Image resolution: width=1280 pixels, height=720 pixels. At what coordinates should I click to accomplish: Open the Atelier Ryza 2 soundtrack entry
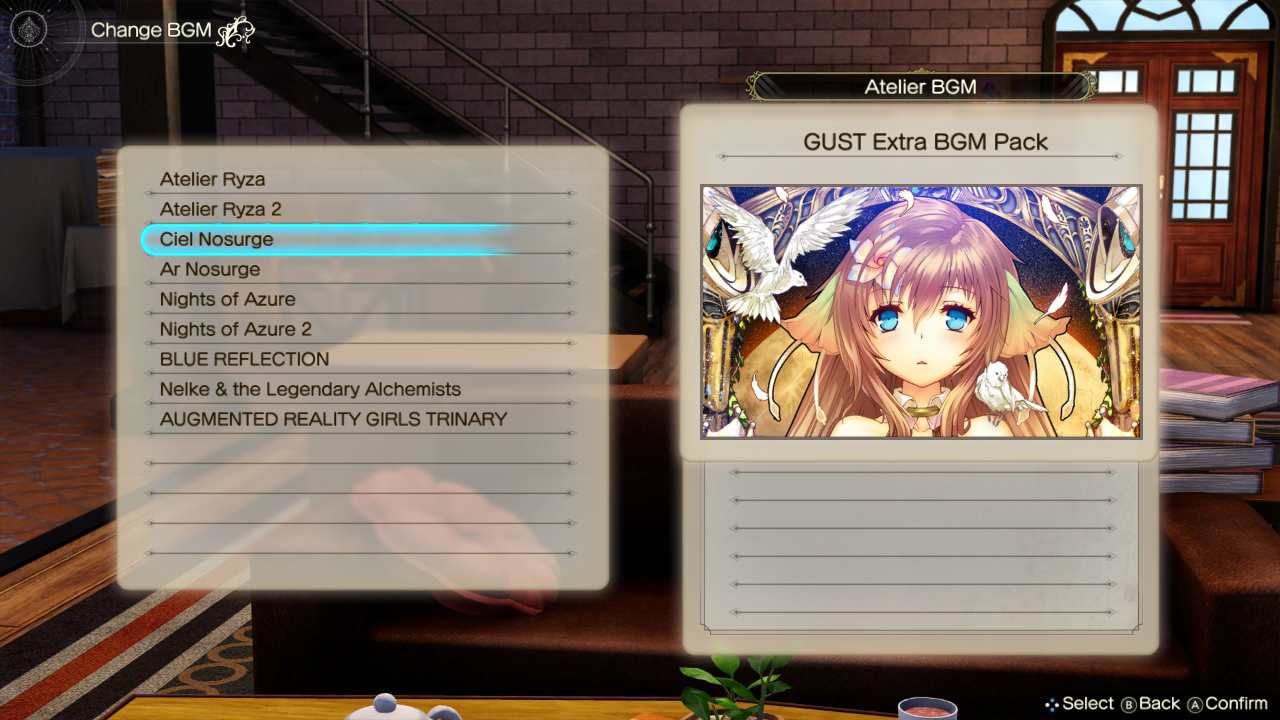pyautogui.click(x=221, y=209)
